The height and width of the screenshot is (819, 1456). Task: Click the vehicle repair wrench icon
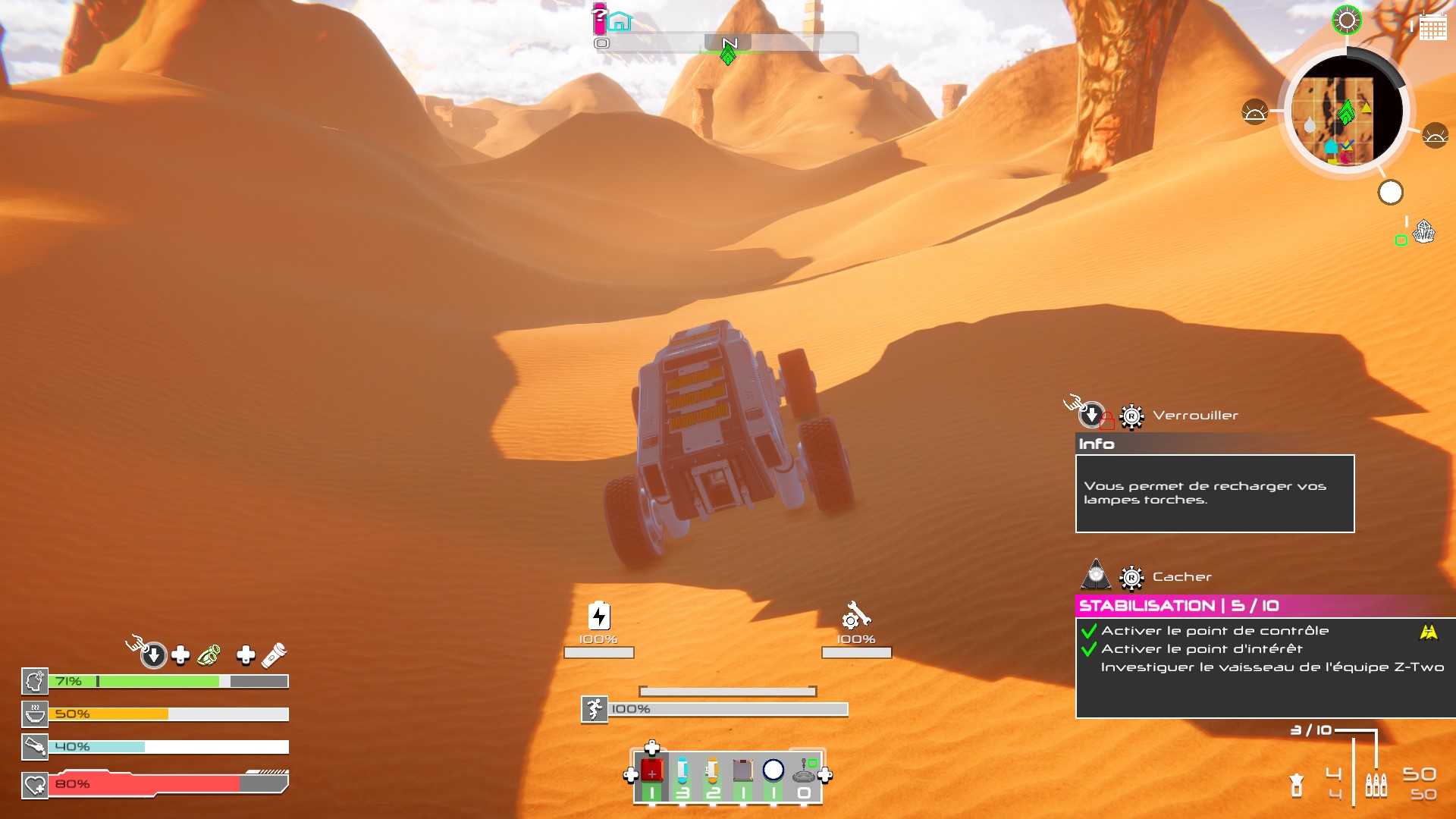856,616
